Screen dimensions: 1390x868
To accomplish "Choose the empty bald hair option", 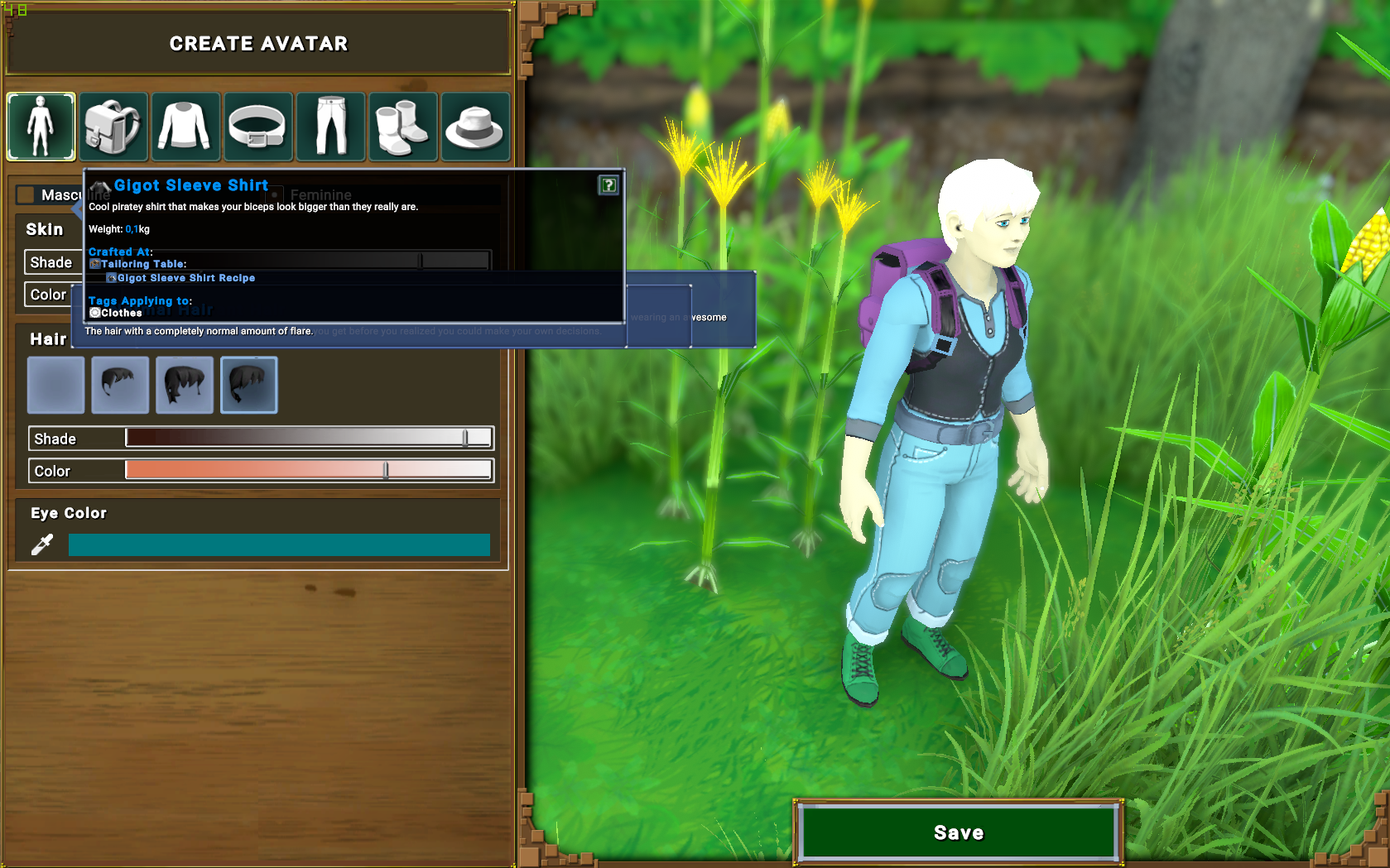I will 56,385.
